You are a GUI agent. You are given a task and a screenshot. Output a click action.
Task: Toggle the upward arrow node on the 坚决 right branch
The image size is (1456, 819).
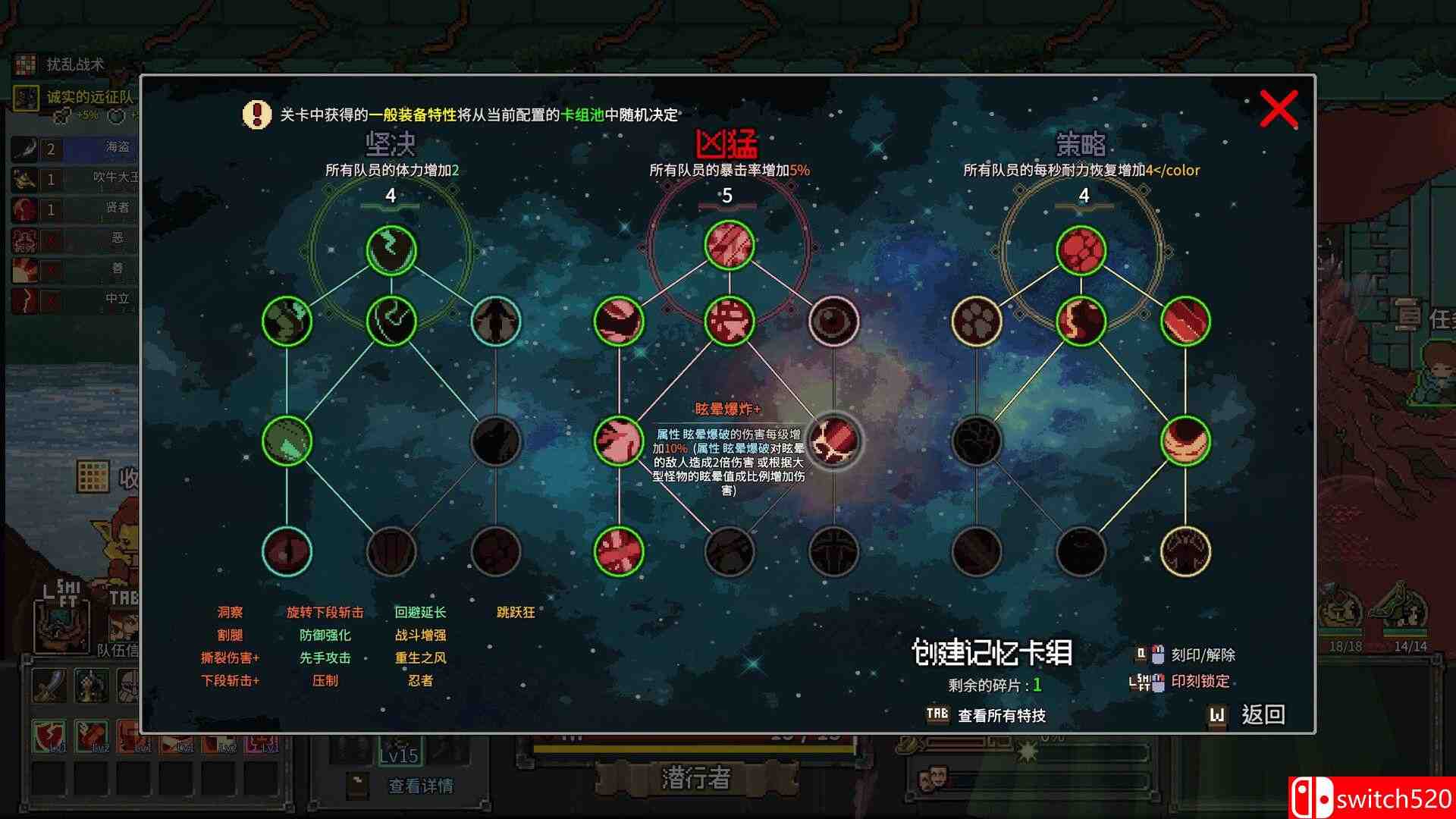[497, 321]
